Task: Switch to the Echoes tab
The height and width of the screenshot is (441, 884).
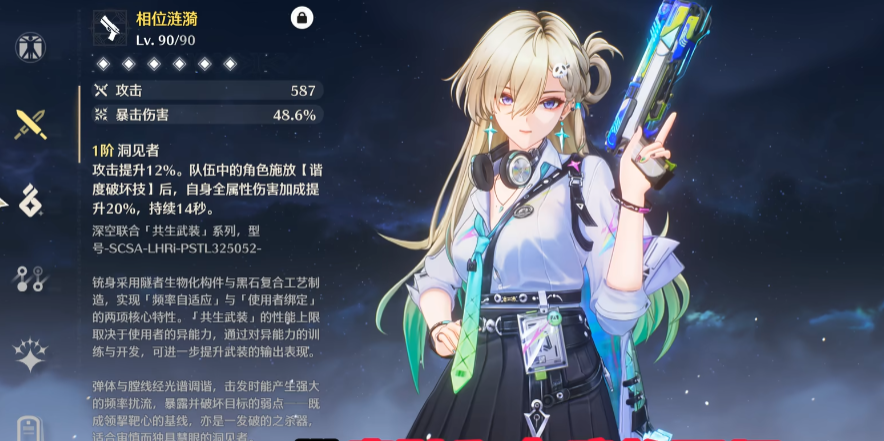Action: [x=31, y=200]
